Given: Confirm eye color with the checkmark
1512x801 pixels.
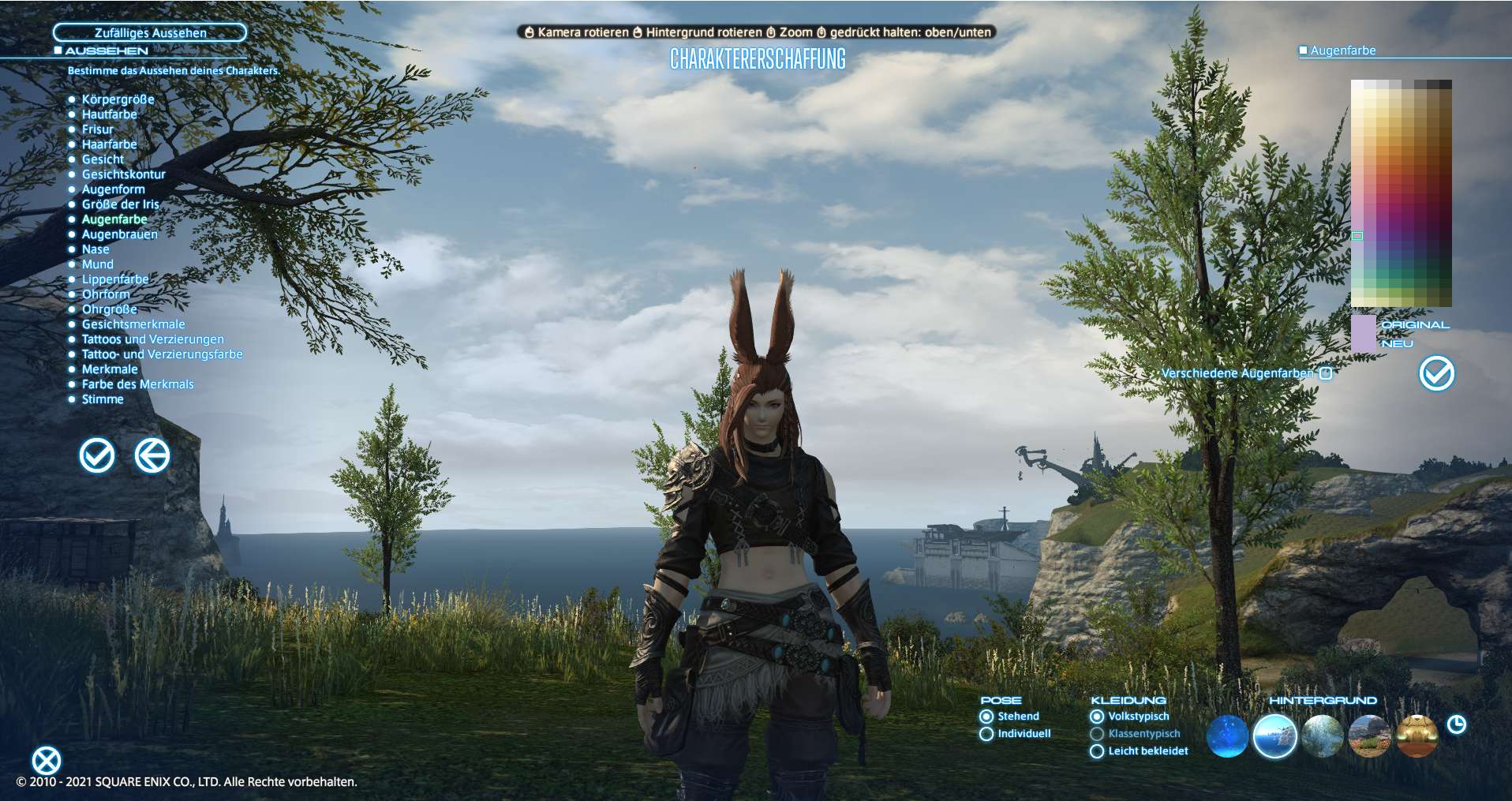Looking at the screenshot, I should point(1436,373).
